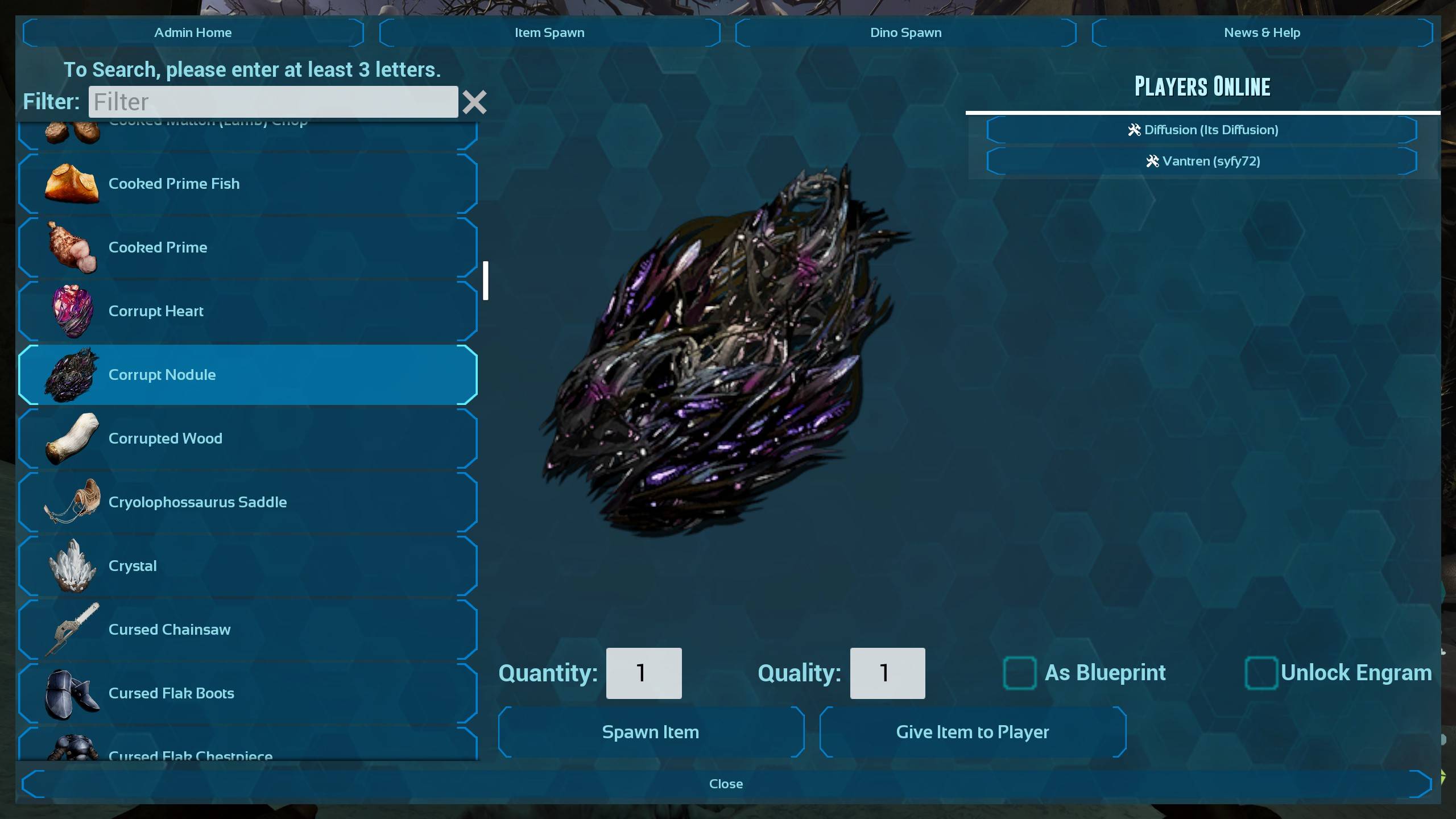Open the Admin Home tab
This screenshot has width=1456, height=819.
(x=193, y=32)
